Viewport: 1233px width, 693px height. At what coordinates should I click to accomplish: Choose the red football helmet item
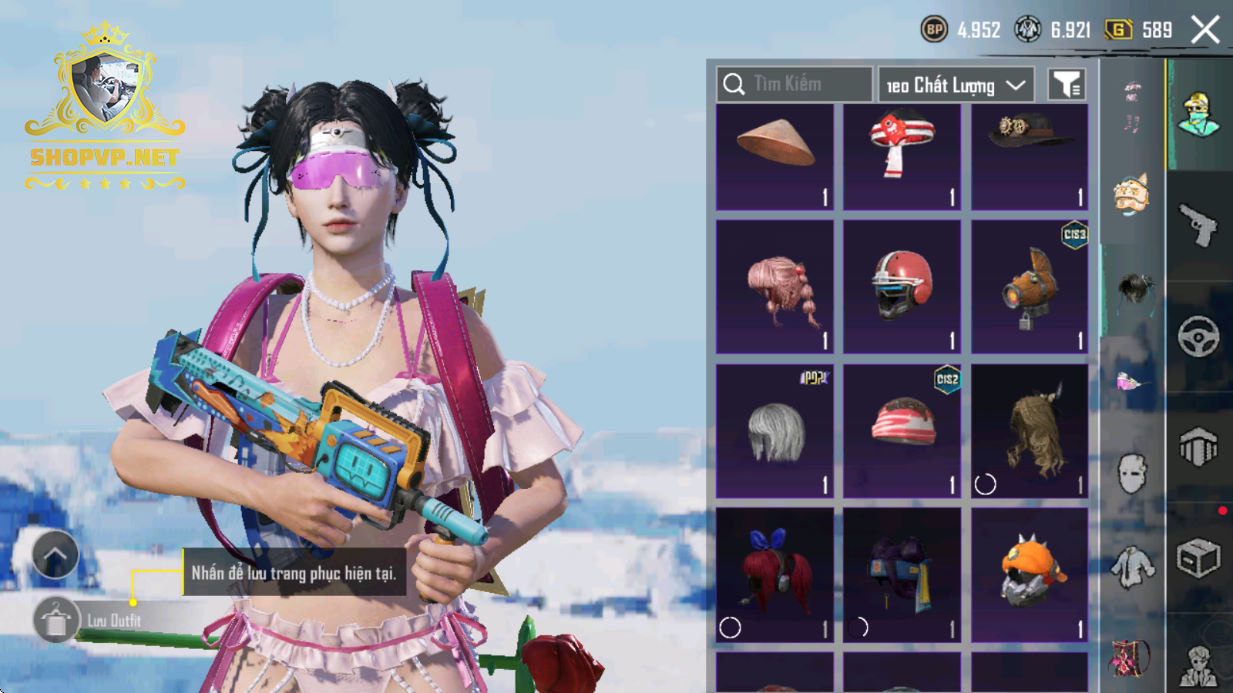[902, 287]
